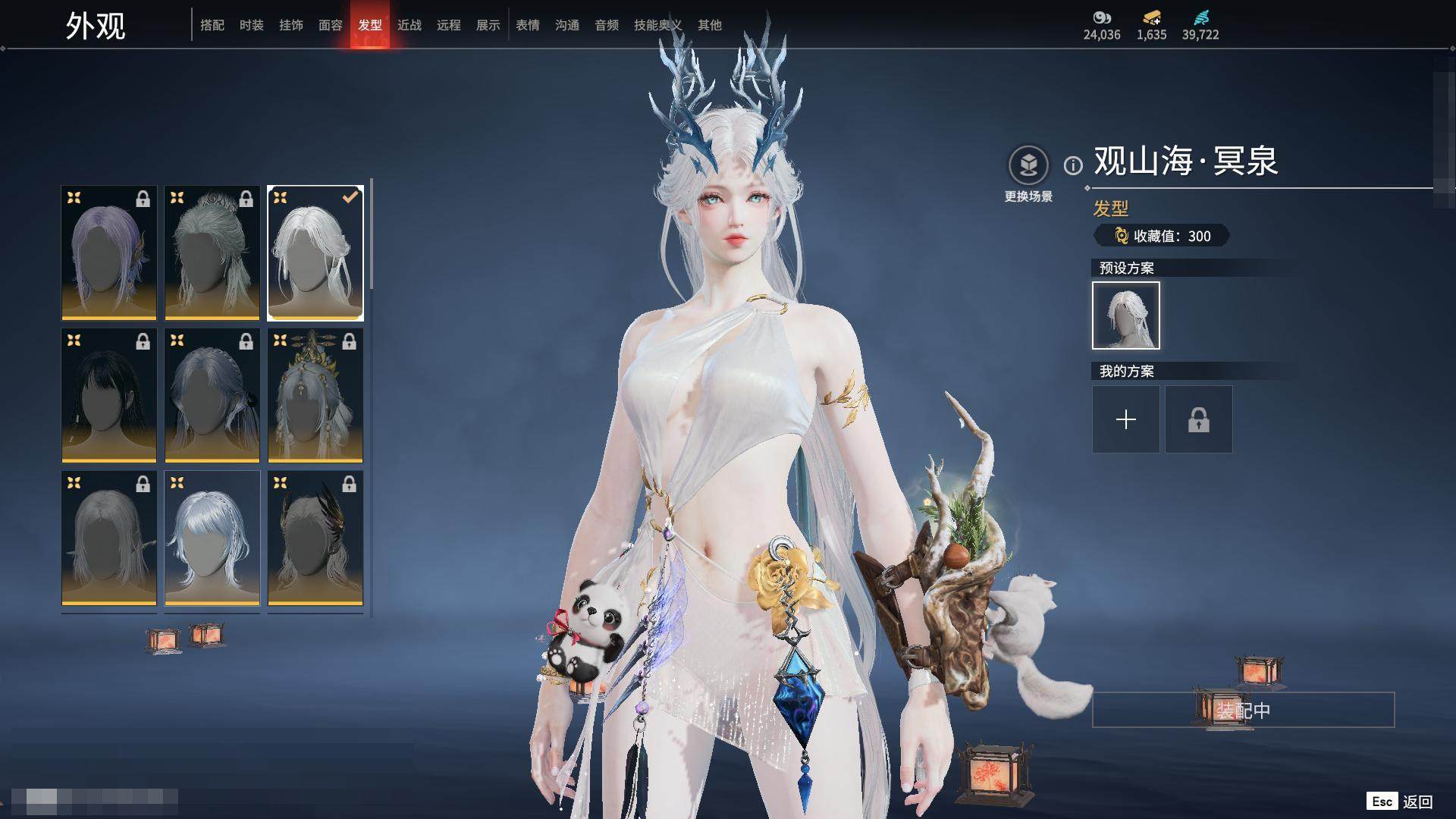
Task: Open the 技能奥义 tab
Action: pyautogui.click(x=657, y=25)
